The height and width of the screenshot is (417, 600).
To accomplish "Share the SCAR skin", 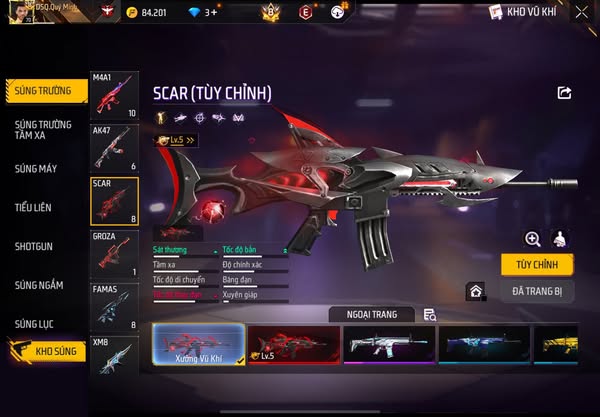I will click(x=564, y=93).
